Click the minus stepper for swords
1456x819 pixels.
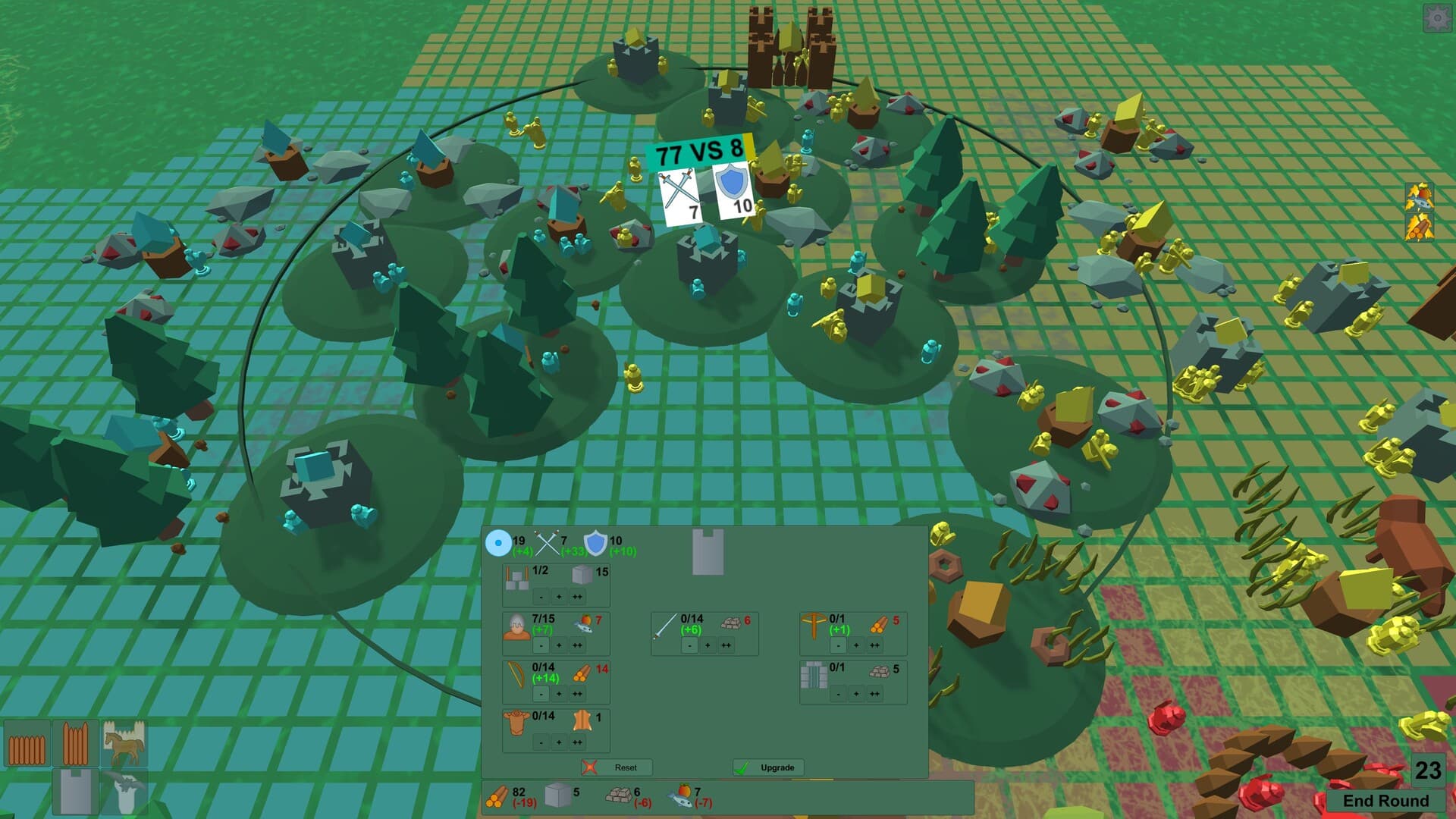click(690, 645)
